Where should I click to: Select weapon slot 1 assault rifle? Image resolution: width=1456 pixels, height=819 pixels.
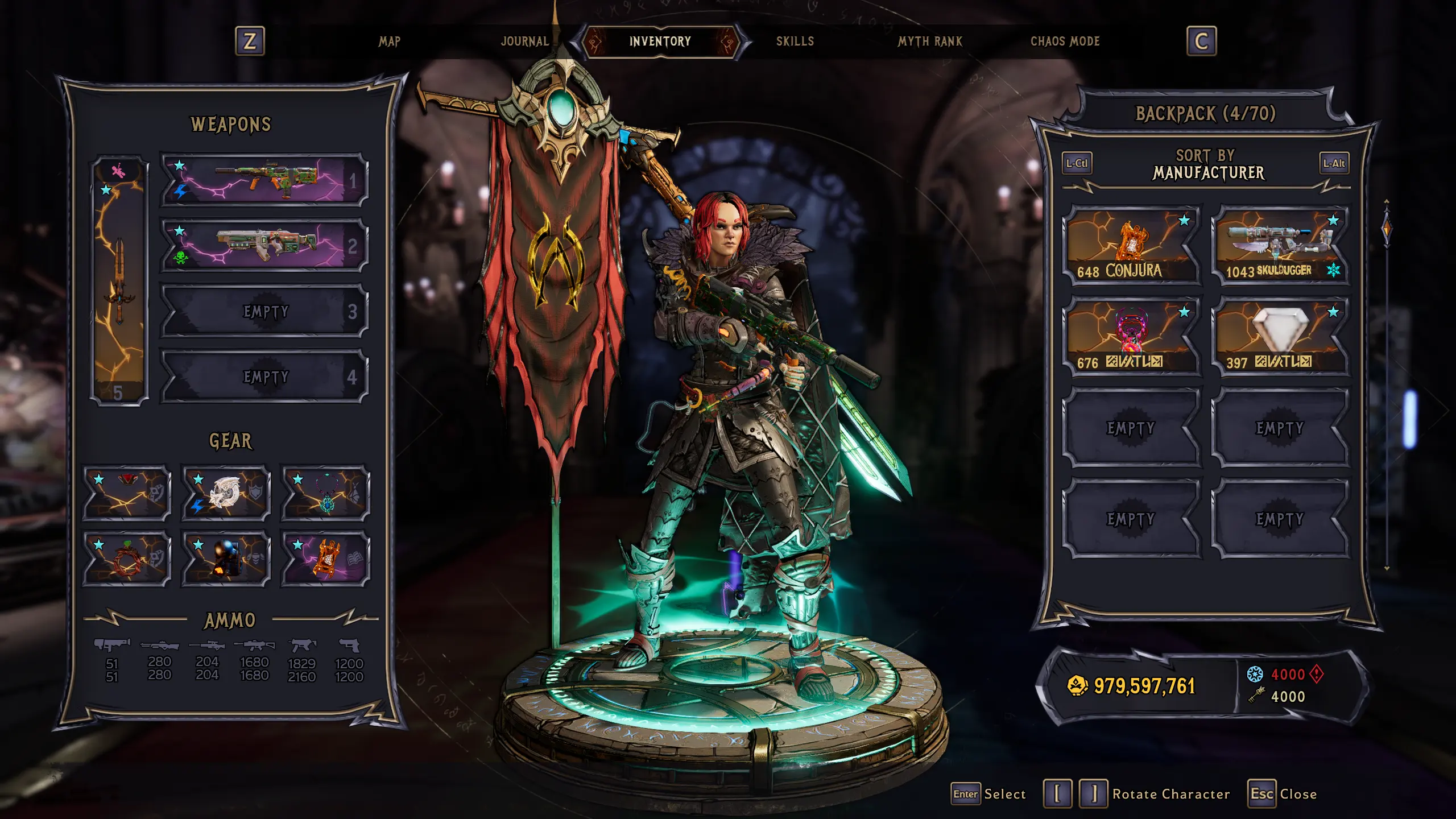pos(264,180)
